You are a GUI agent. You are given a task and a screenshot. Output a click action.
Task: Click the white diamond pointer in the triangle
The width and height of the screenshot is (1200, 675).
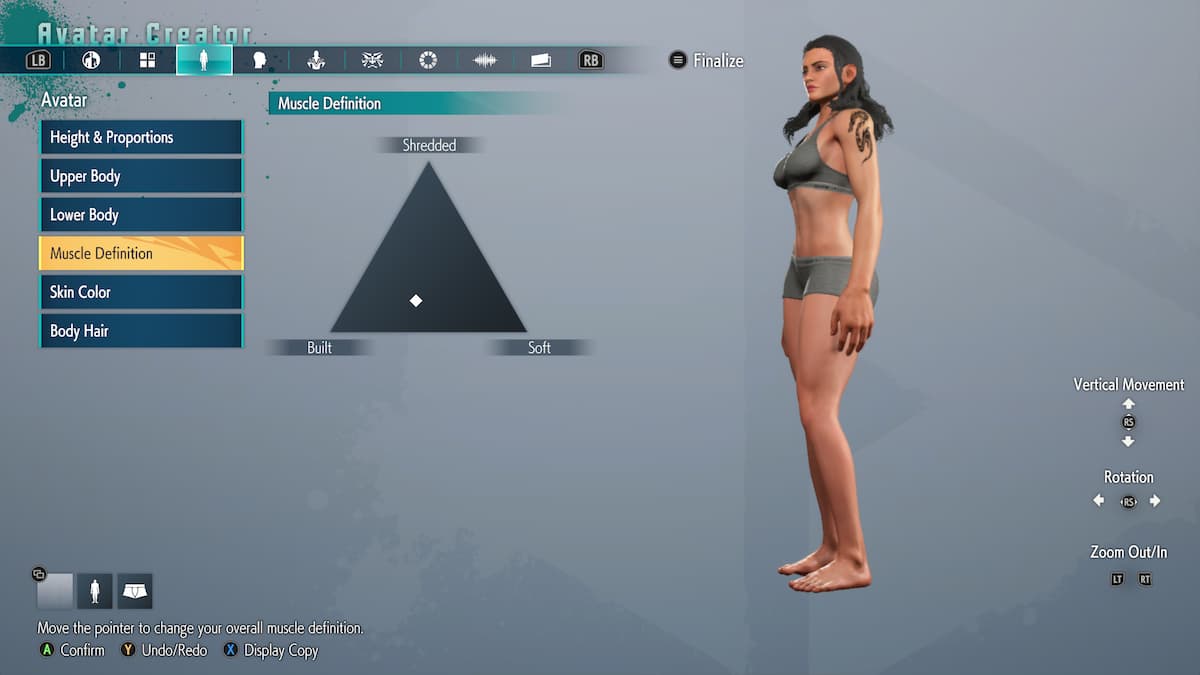click(416, 301)
